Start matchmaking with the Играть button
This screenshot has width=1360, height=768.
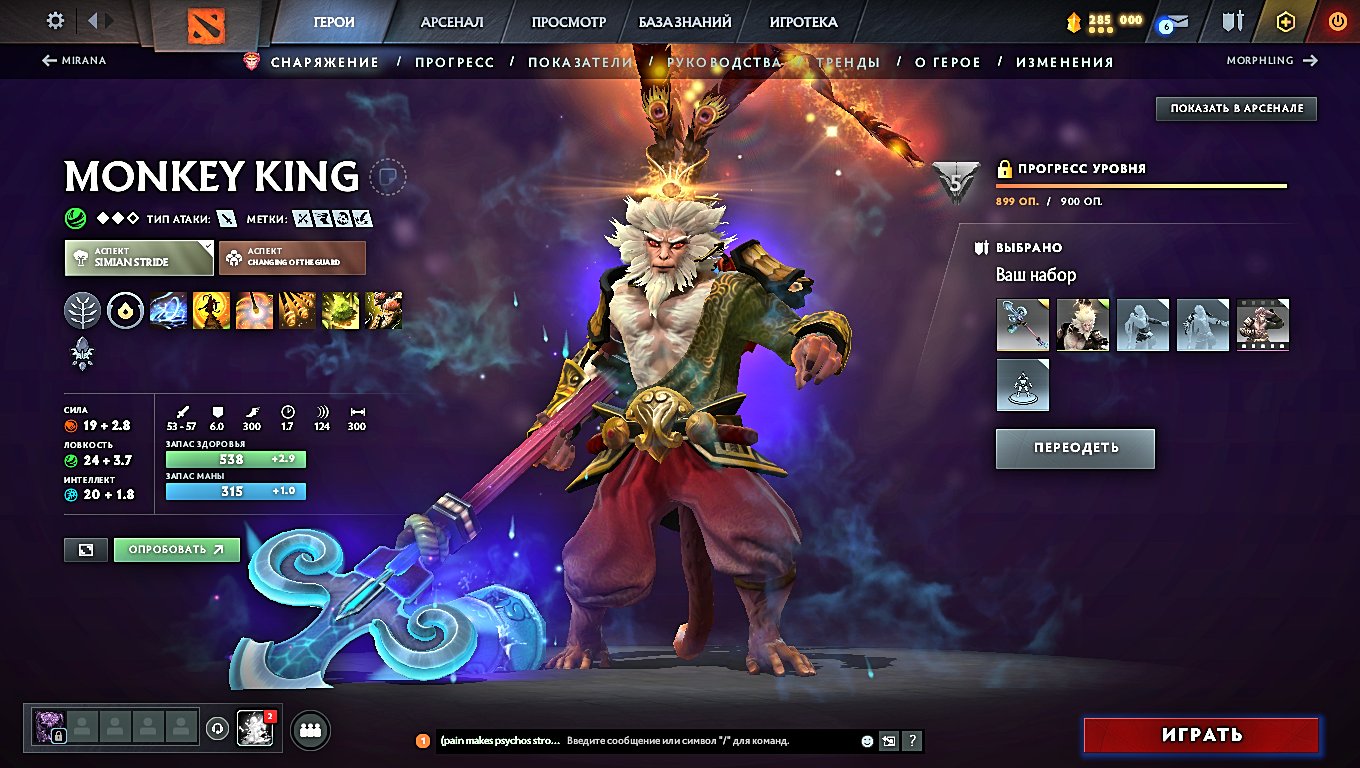point(1201,735)
